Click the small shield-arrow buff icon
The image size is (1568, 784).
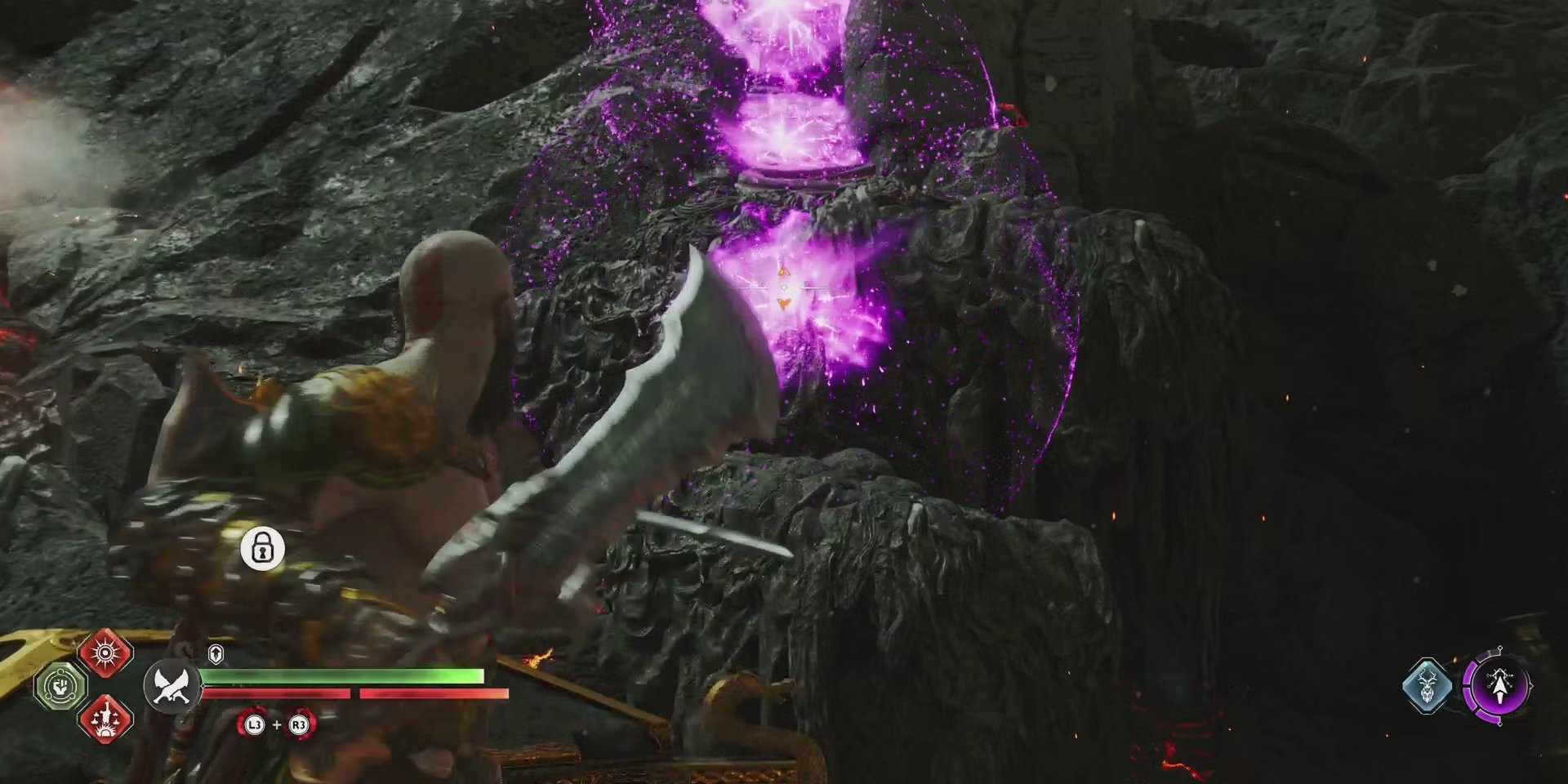(x=216, y=653)
